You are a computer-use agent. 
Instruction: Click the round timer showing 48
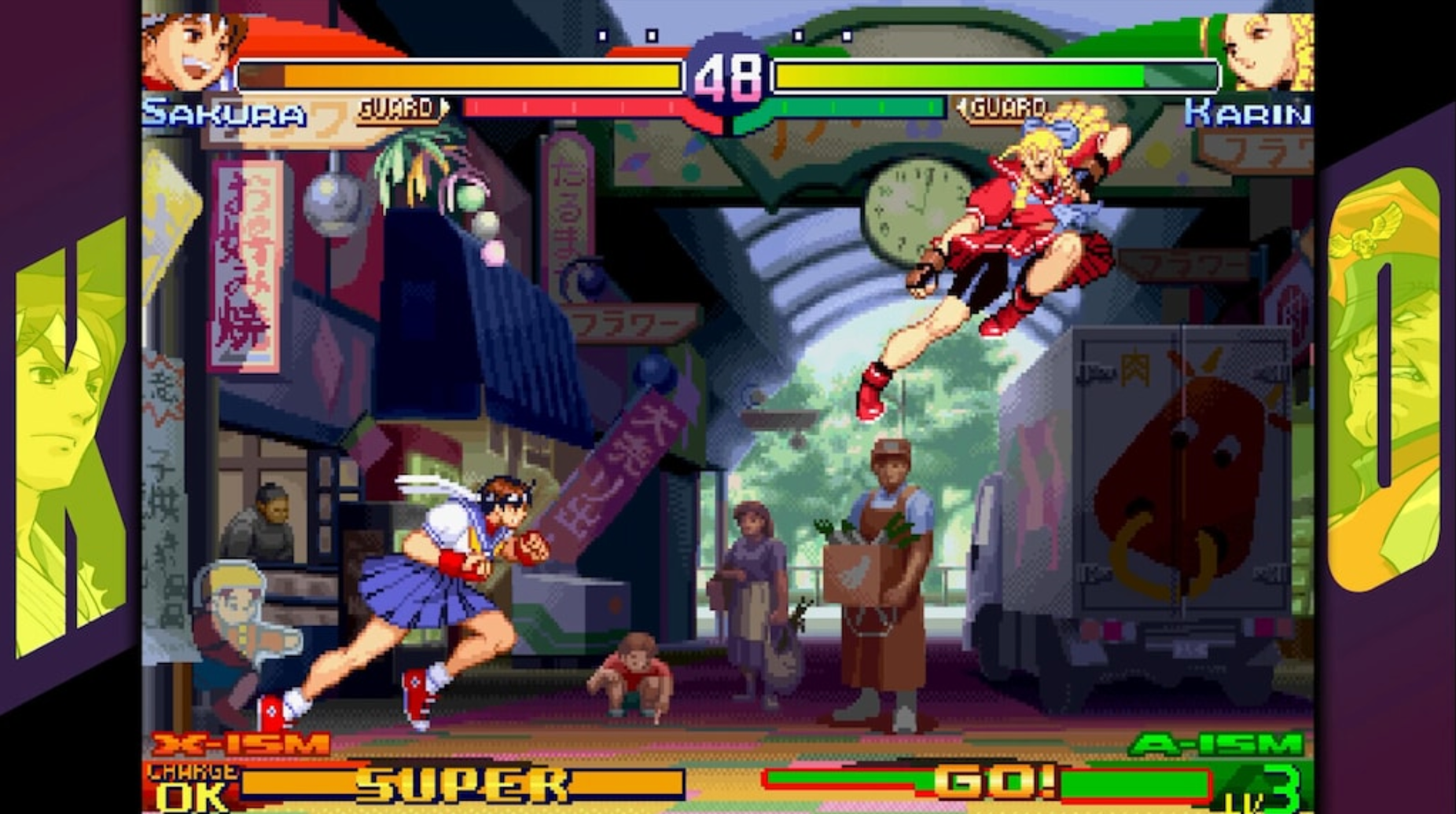click(727, 76)
